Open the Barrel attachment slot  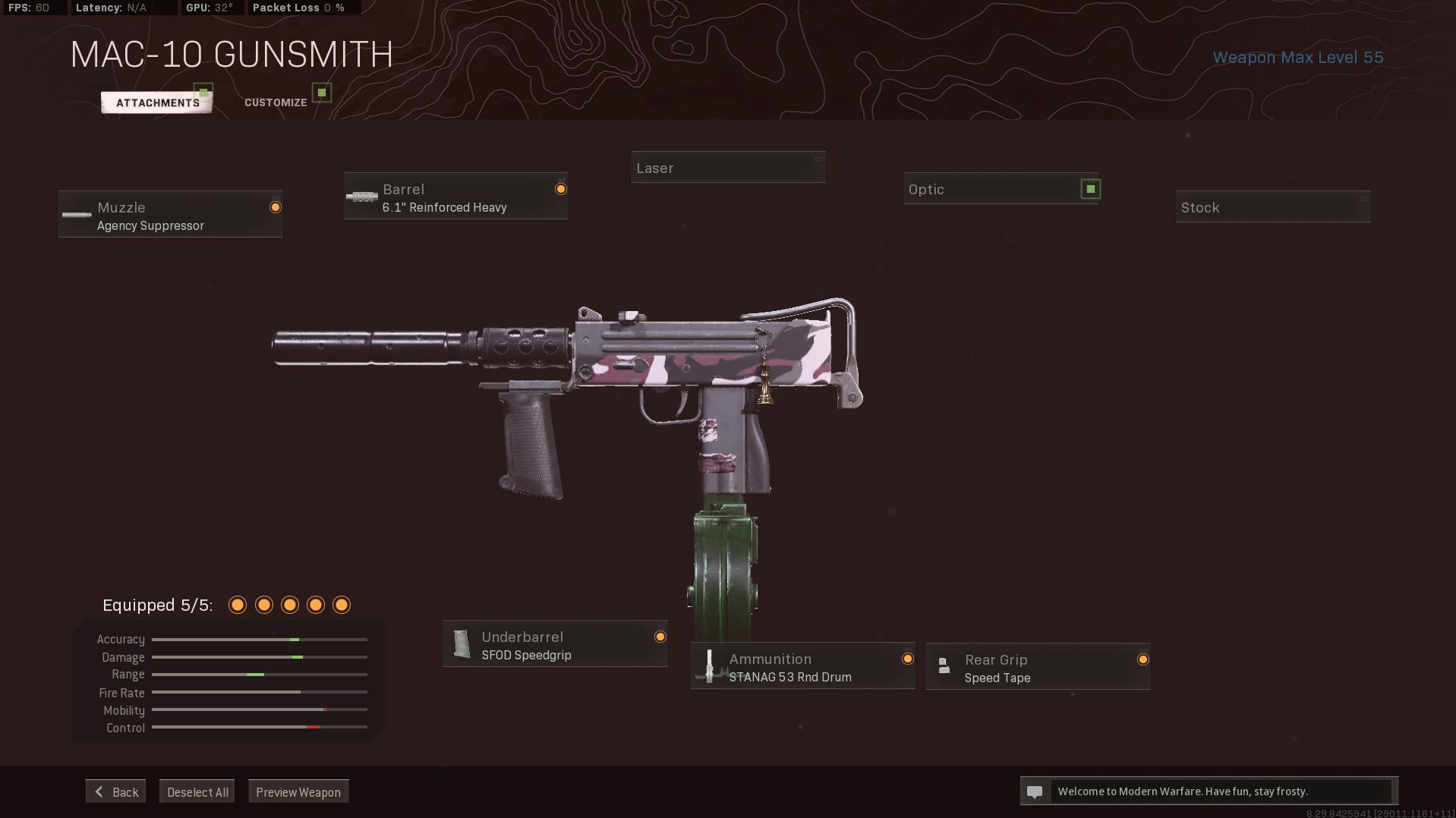[x=455, y=197]
